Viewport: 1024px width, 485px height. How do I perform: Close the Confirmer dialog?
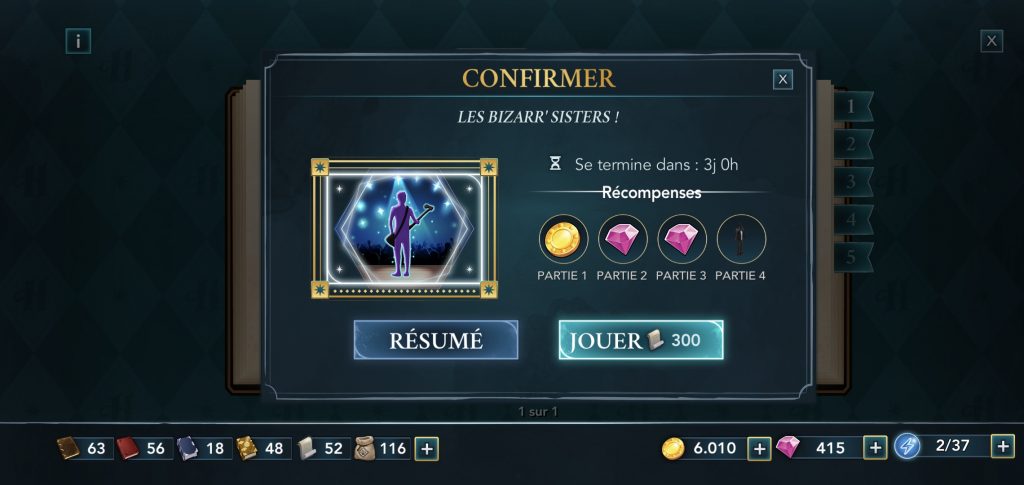coord(783,79)
